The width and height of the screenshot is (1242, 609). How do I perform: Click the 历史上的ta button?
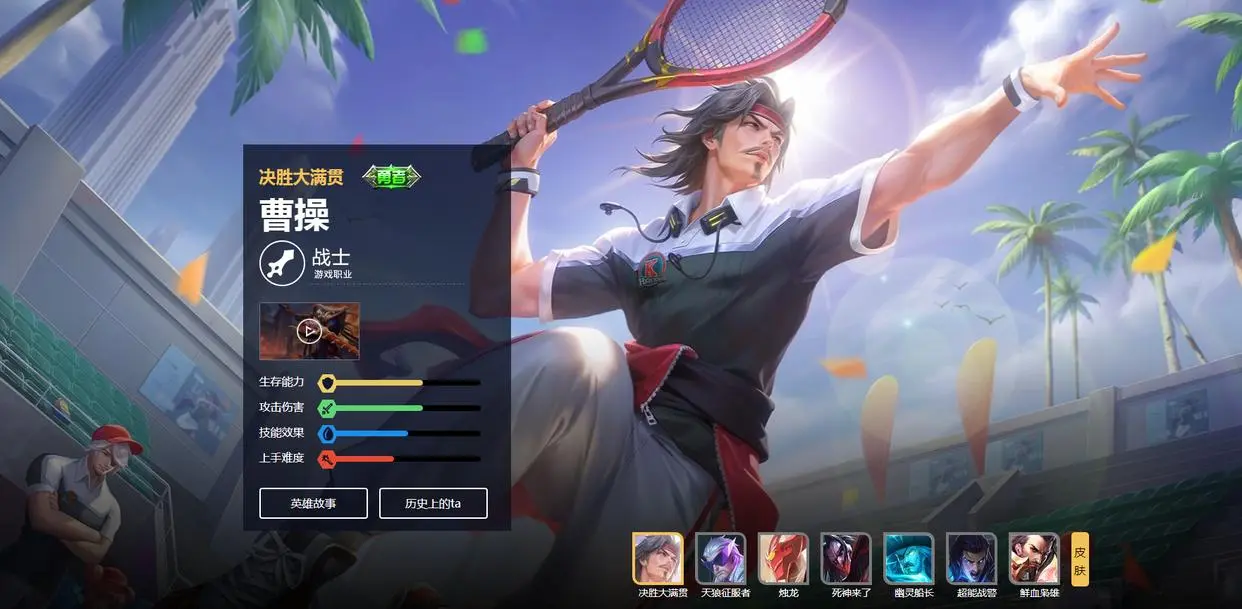pos(433,503)
